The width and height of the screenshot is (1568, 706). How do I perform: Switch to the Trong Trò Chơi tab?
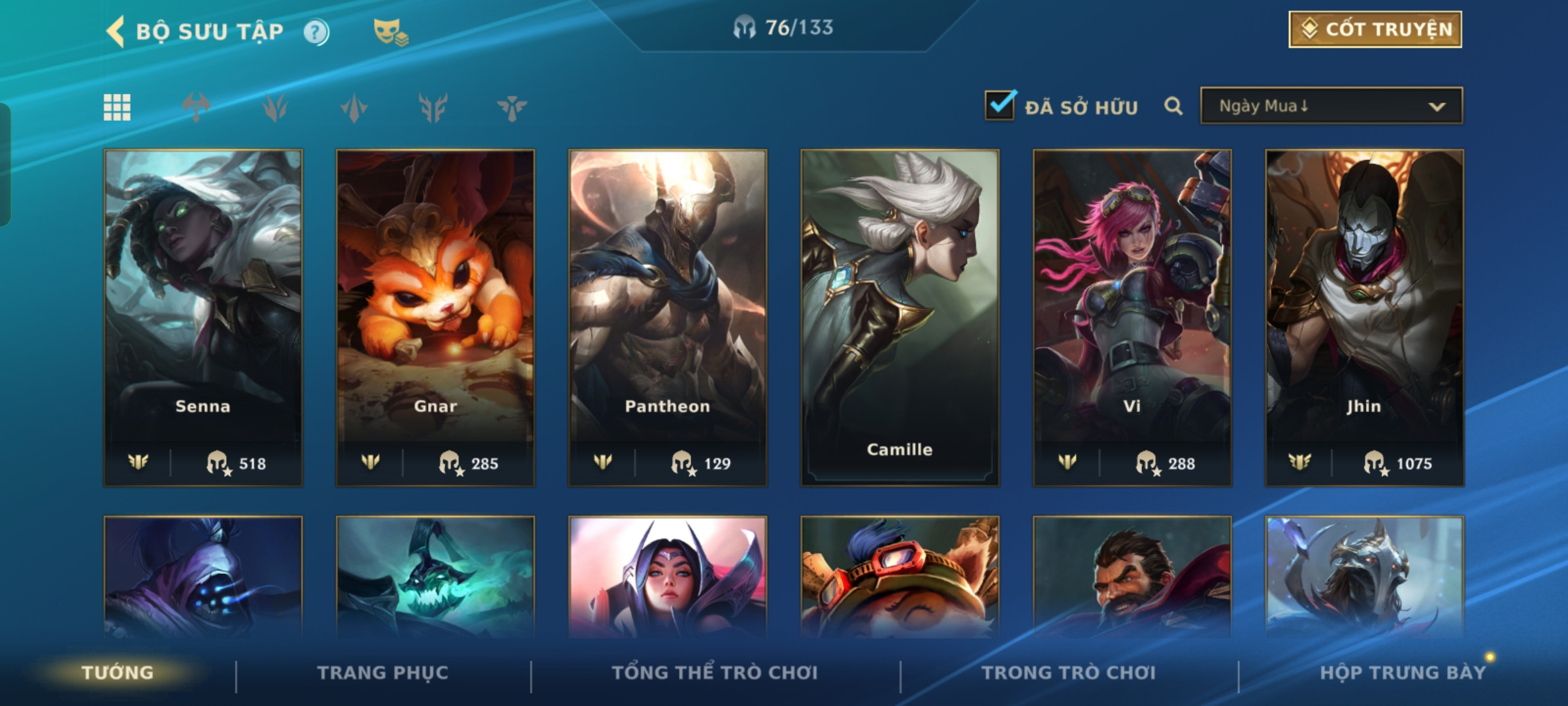(1069, 673)
